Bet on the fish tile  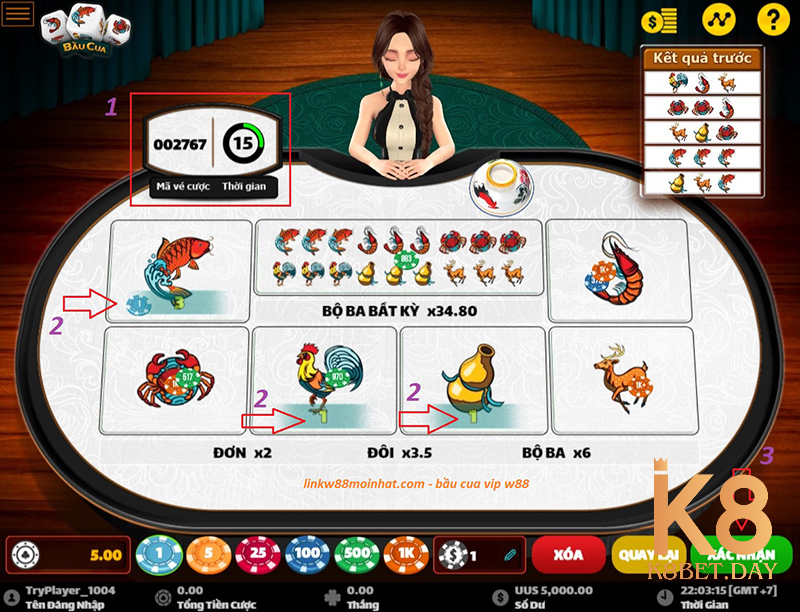[x=180, y=269]
